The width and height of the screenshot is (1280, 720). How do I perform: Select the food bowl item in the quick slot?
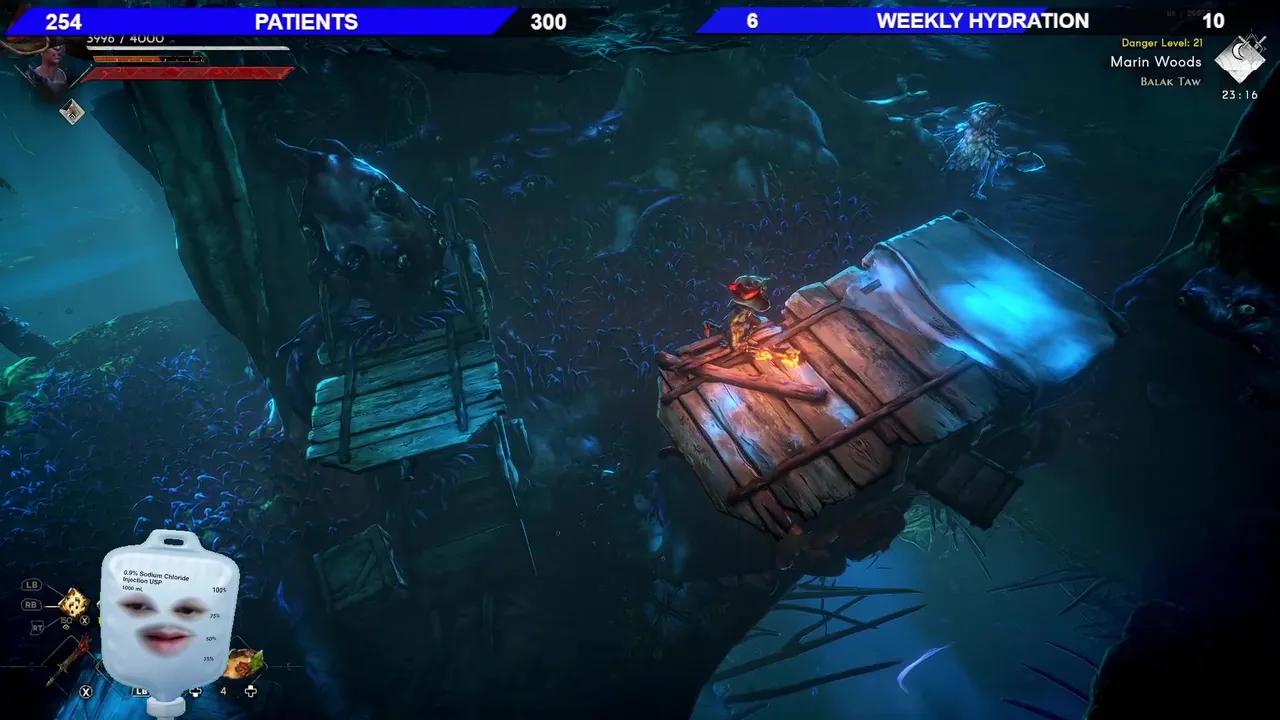tap(242, 664)
